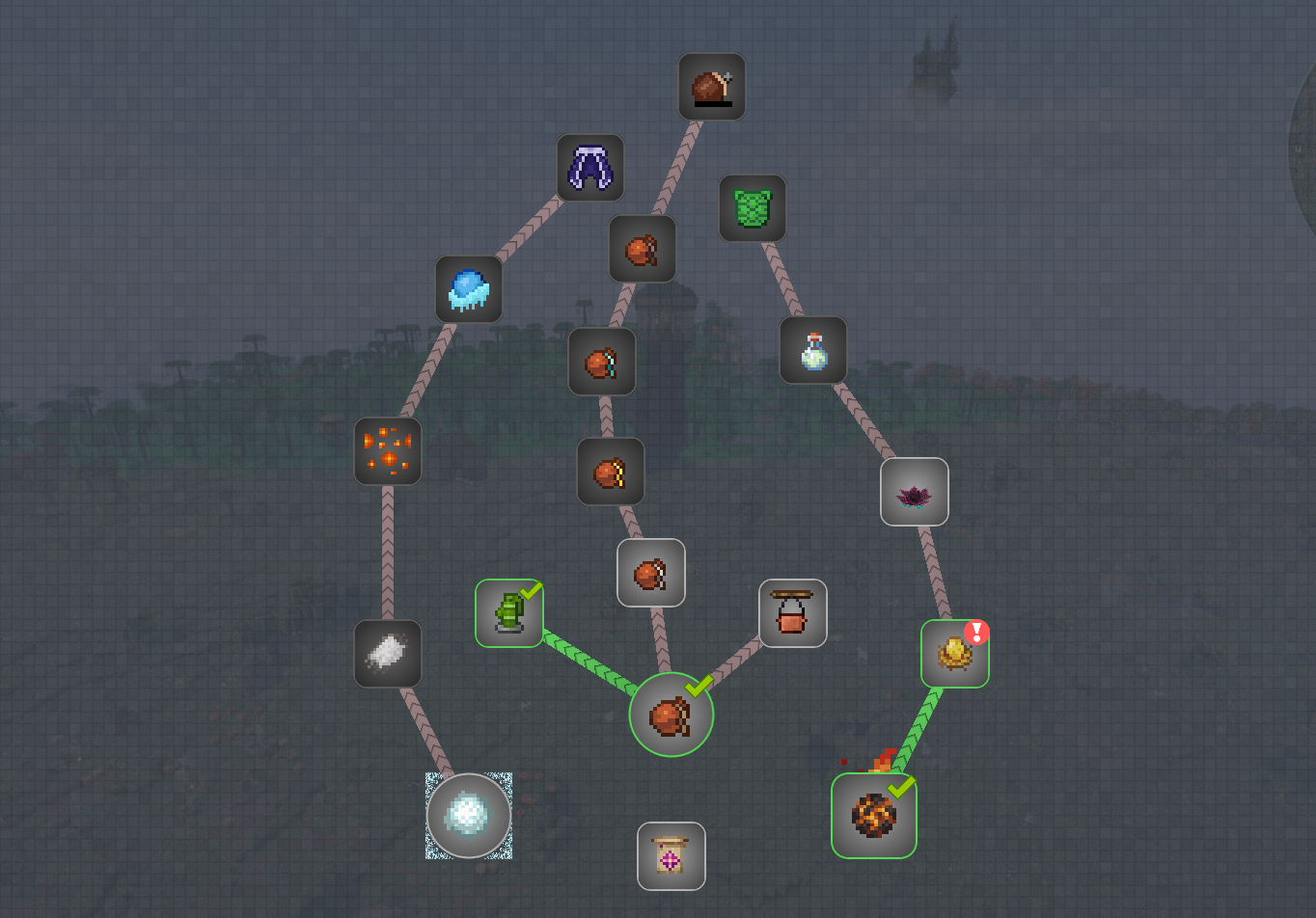Click the dark nightshade flower node
The image size is (1316, 918).
[x=915, y=492]
